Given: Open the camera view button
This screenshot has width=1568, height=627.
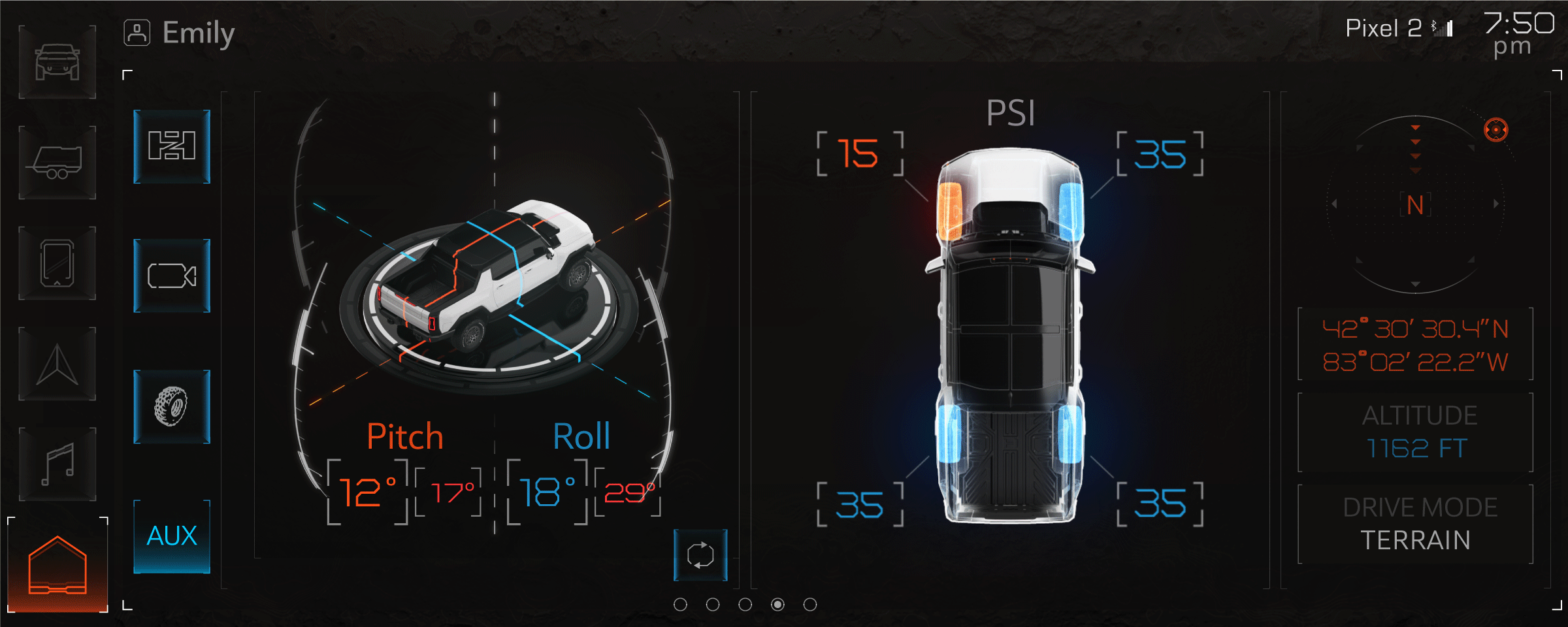Looking at the screenshot, I should pos(172,276).
